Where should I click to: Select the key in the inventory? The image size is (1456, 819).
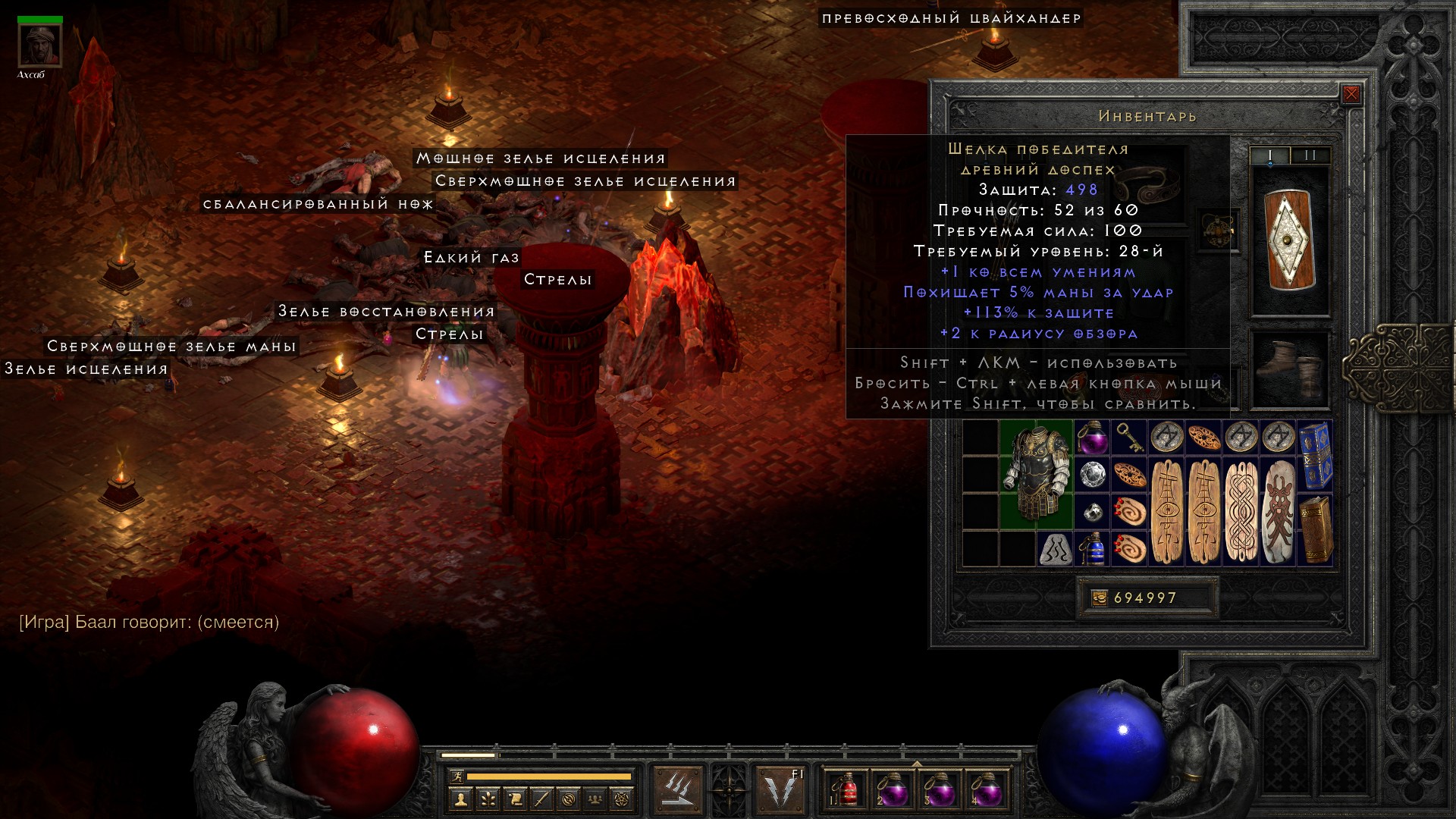tap(1128, 438)
